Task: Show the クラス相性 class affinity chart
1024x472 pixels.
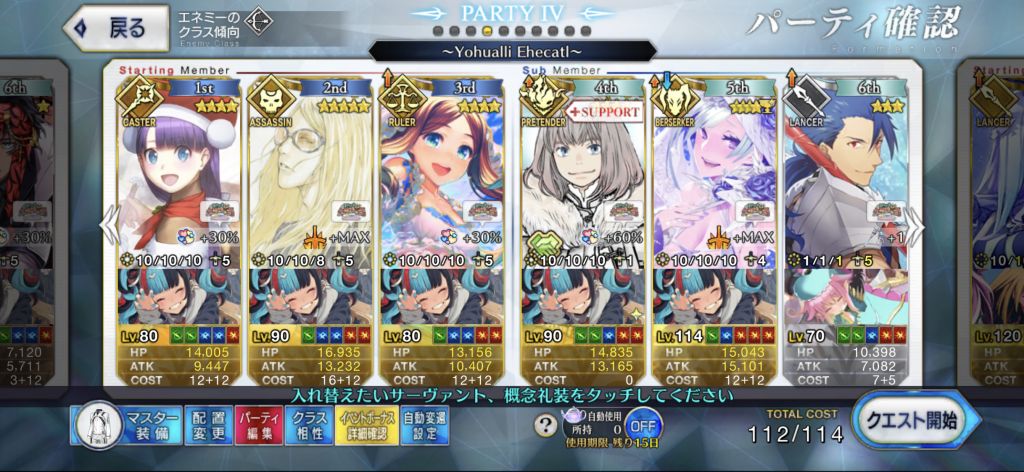Action: [309, 424]
